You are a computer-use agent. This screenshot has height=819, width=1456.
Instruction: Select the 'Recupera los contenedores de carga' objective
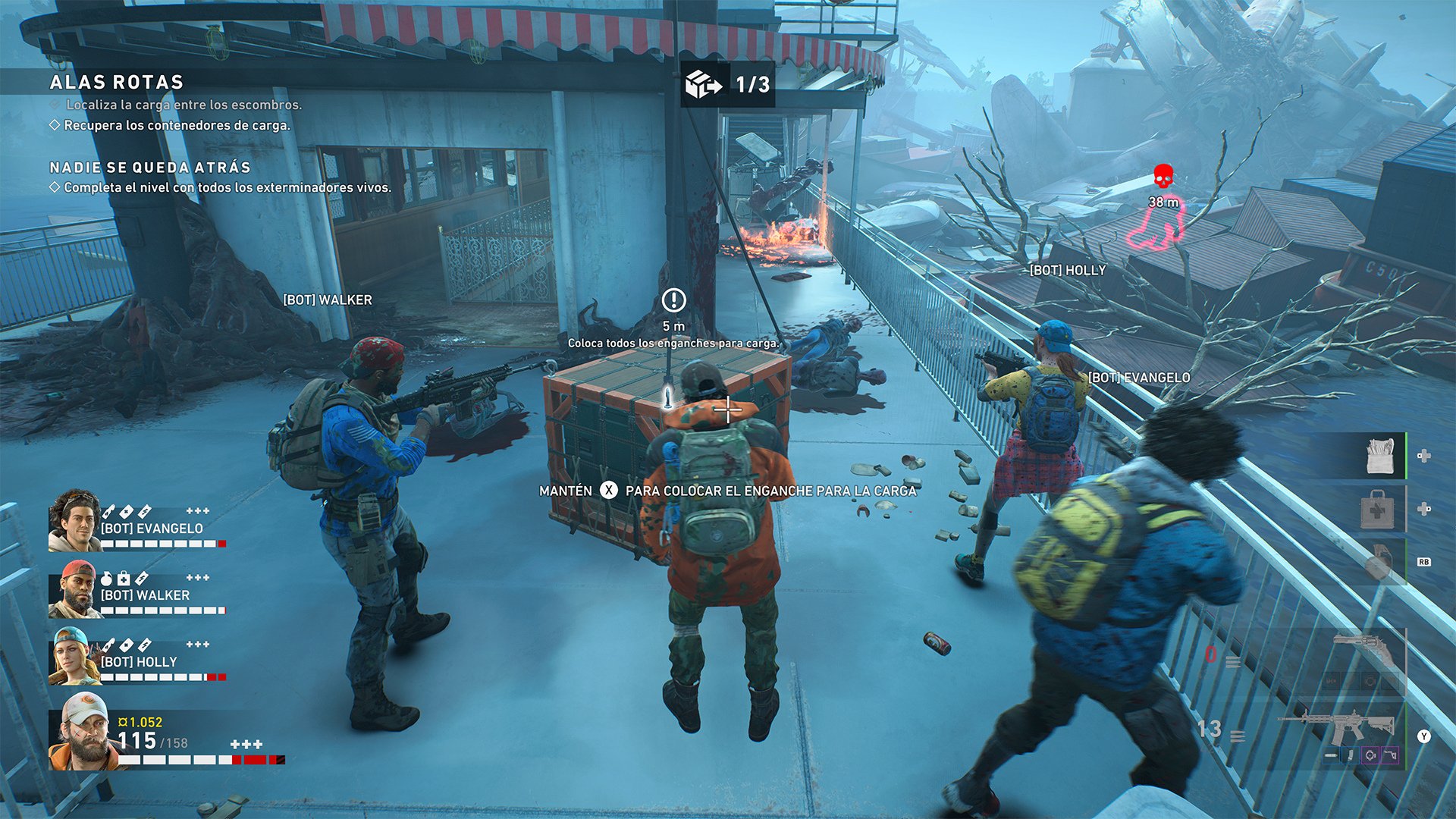pos(177,125)
